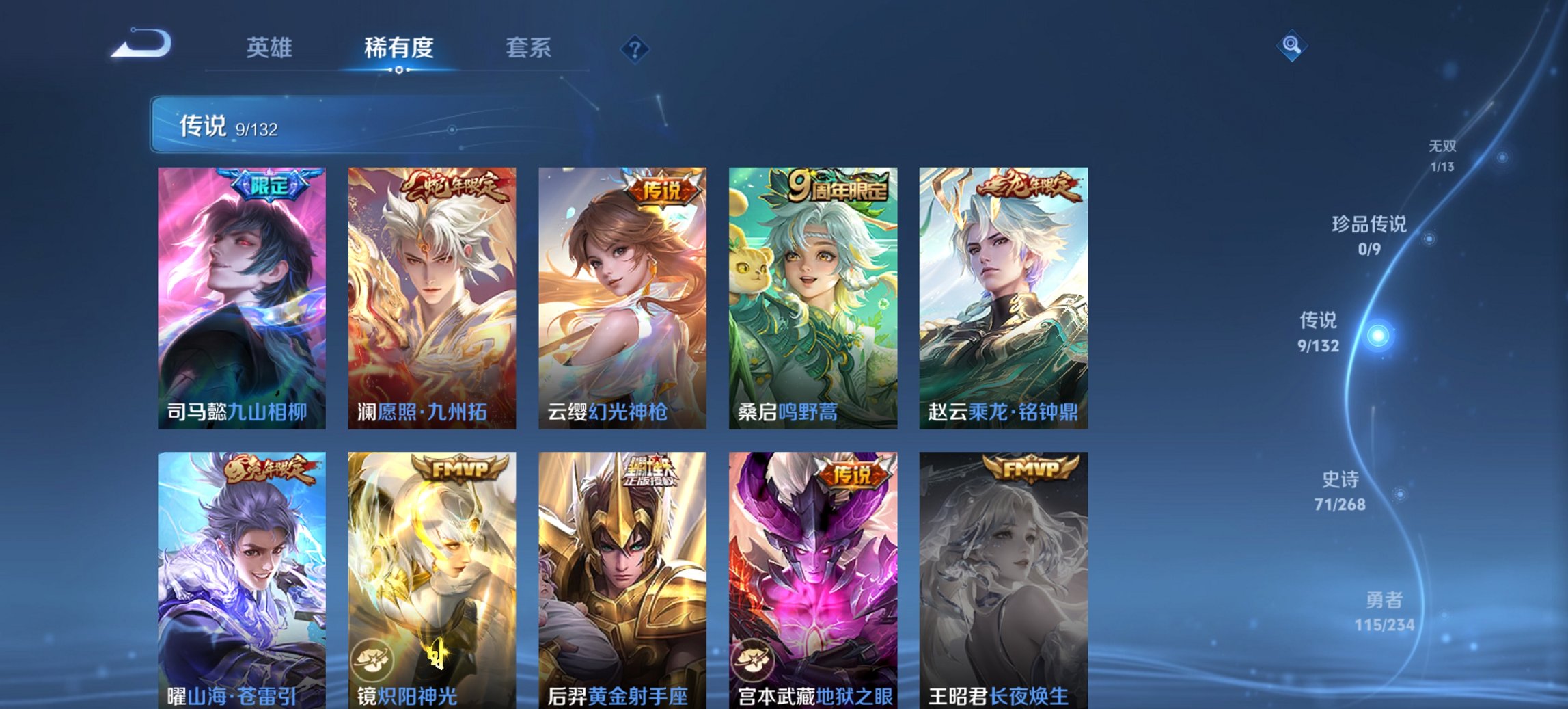1568x709 pixels.
Task: Switch to the 英雄 tab
Action: [x=271, y=48]
